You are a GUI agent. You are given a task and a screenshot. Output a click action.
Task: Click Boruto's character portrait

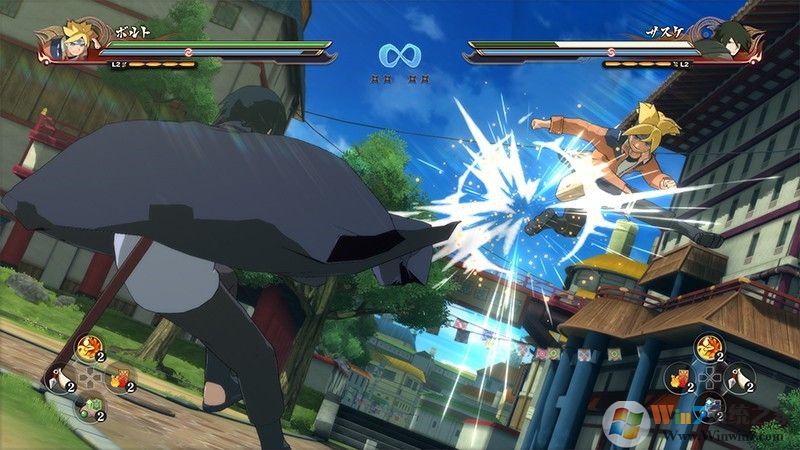[x=60, y=42]
